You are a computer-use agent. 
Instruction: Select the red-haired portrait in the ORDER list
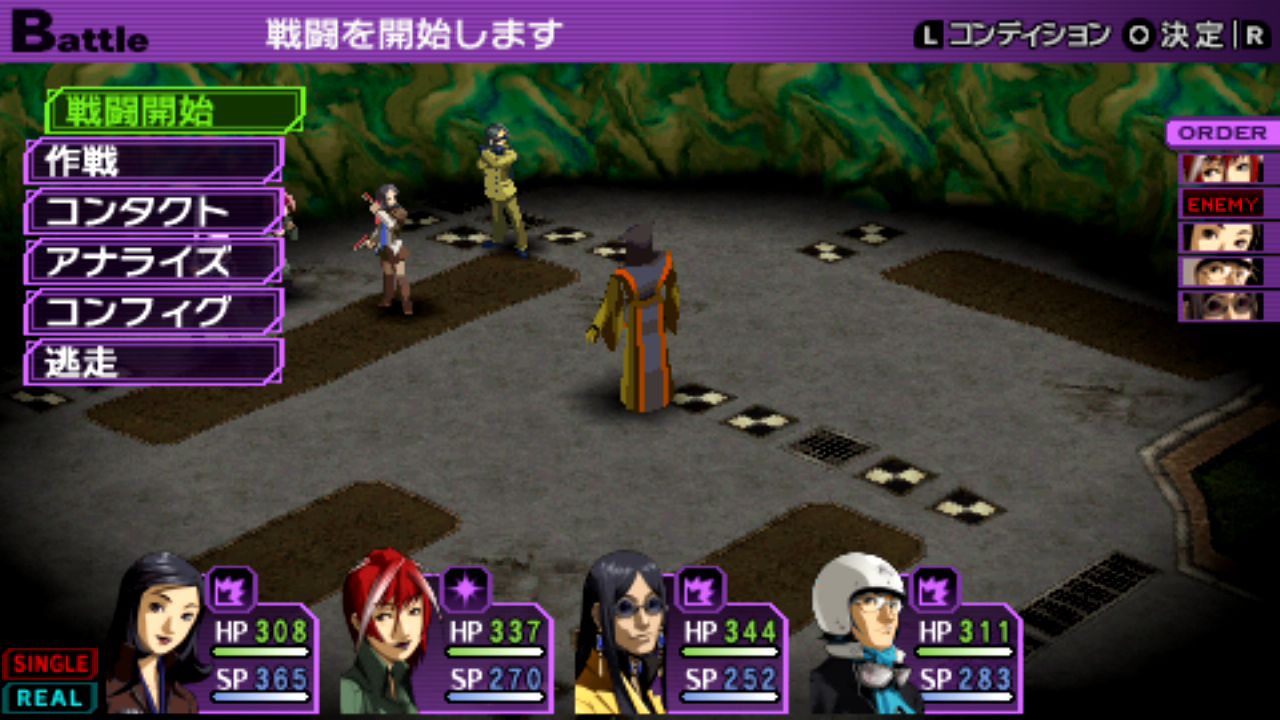click(x=1221, y=168)
